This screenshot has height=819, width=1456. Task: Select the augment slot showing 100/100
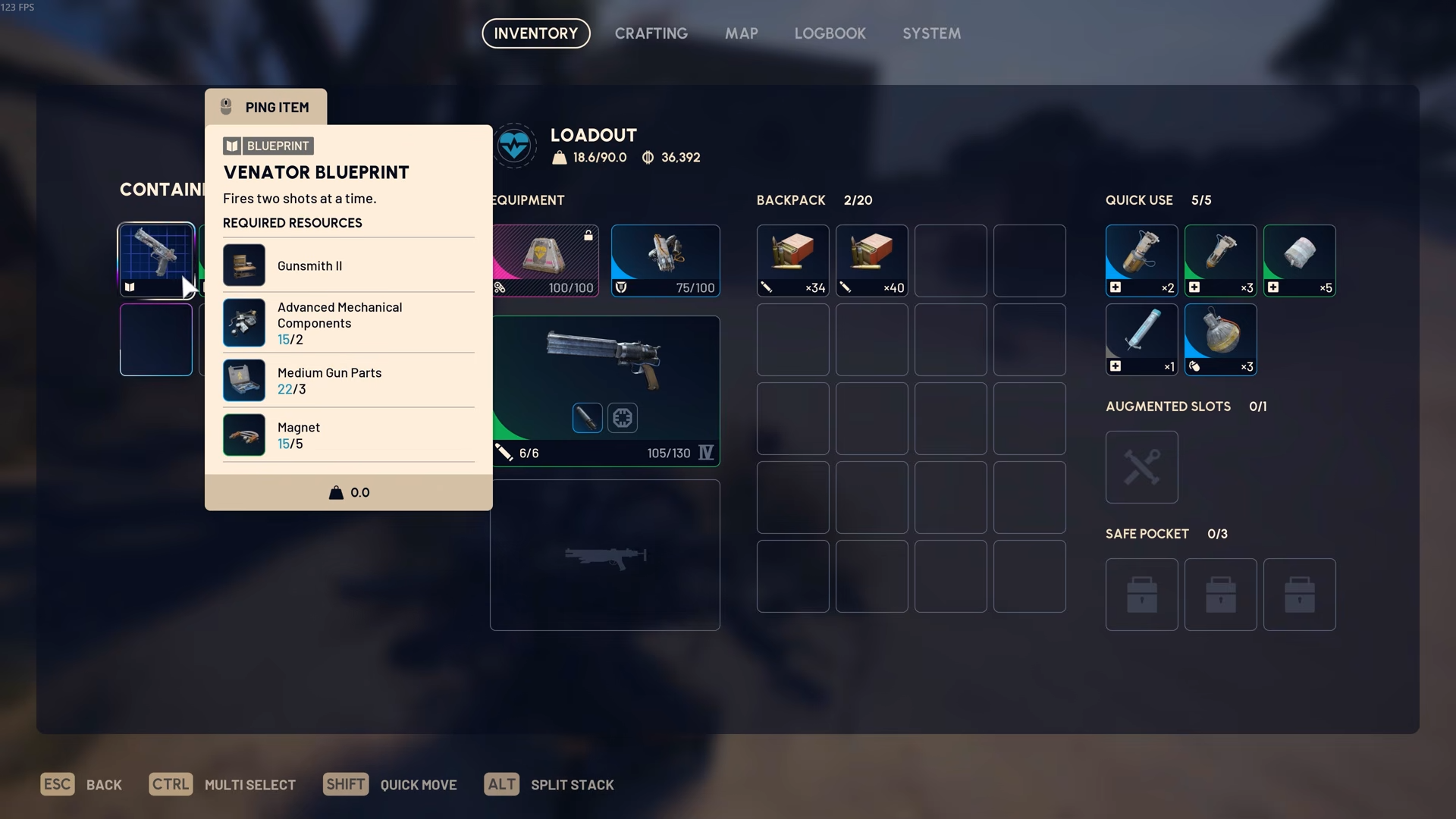point(545,260)
